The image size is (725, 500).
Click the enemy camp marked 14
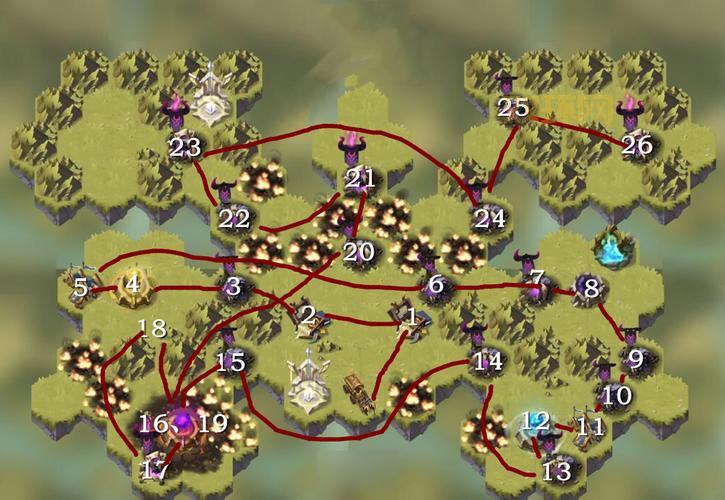coord(486,360)
